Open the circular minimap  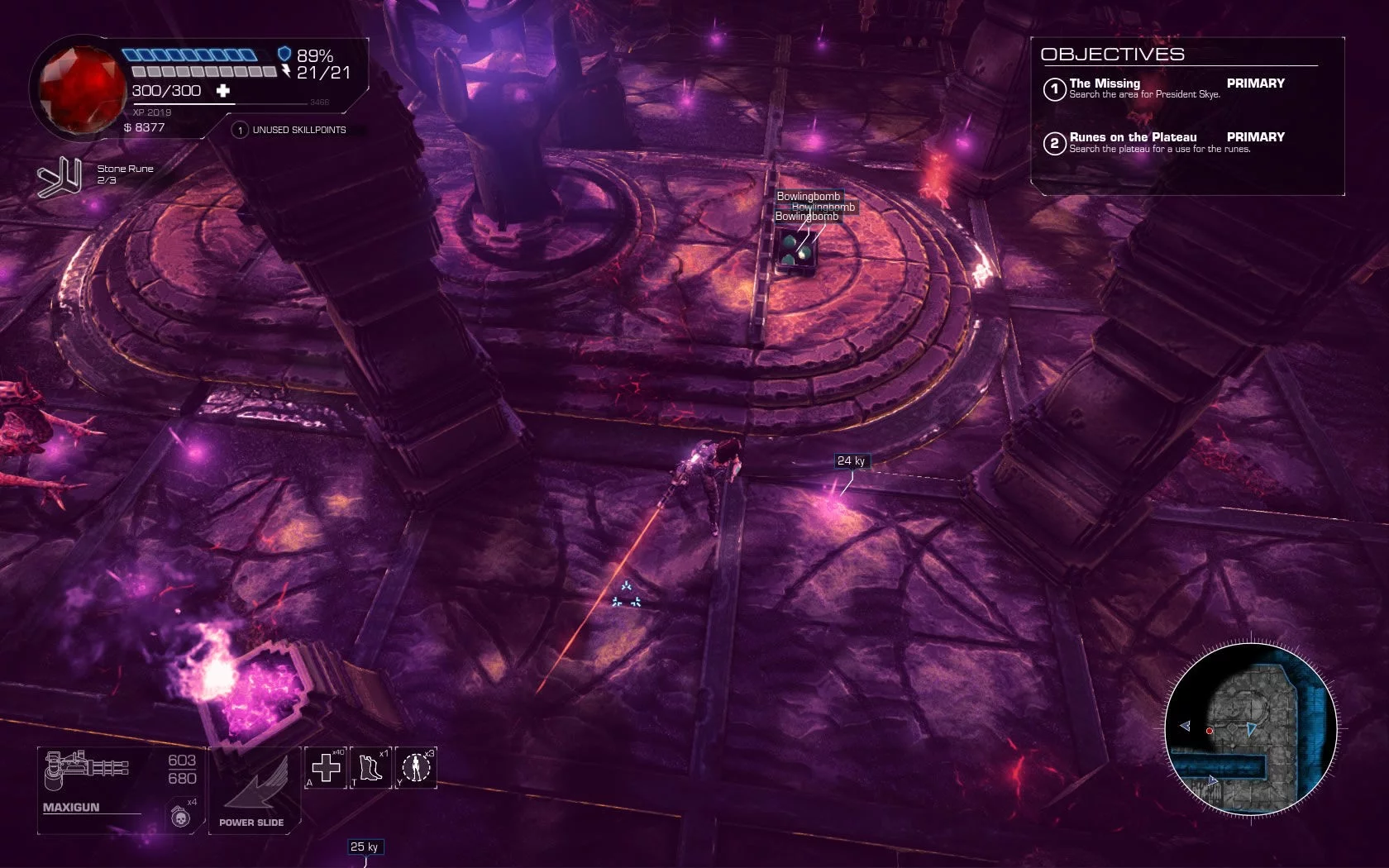click(1250, 729)
